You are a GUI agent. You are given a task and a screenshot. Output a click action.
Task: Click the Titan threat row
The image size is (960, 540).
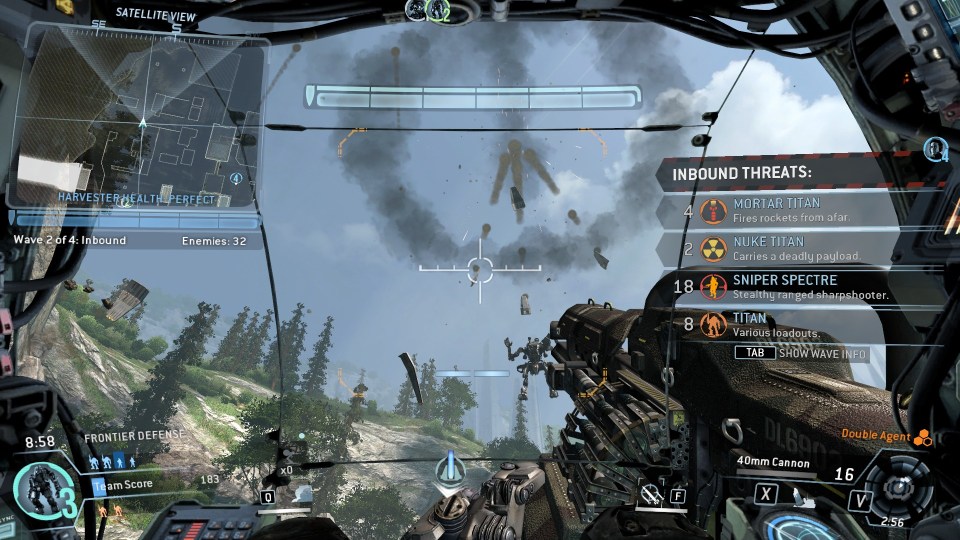tap(800, 324)
